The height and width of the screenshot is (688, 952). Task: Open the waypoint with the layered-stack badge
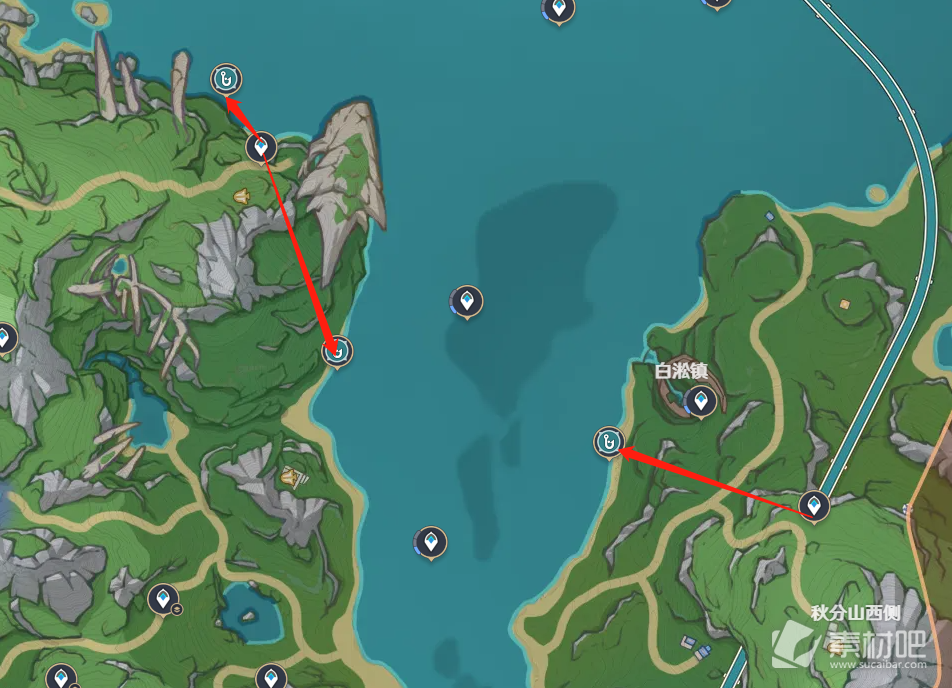(163, 599)
